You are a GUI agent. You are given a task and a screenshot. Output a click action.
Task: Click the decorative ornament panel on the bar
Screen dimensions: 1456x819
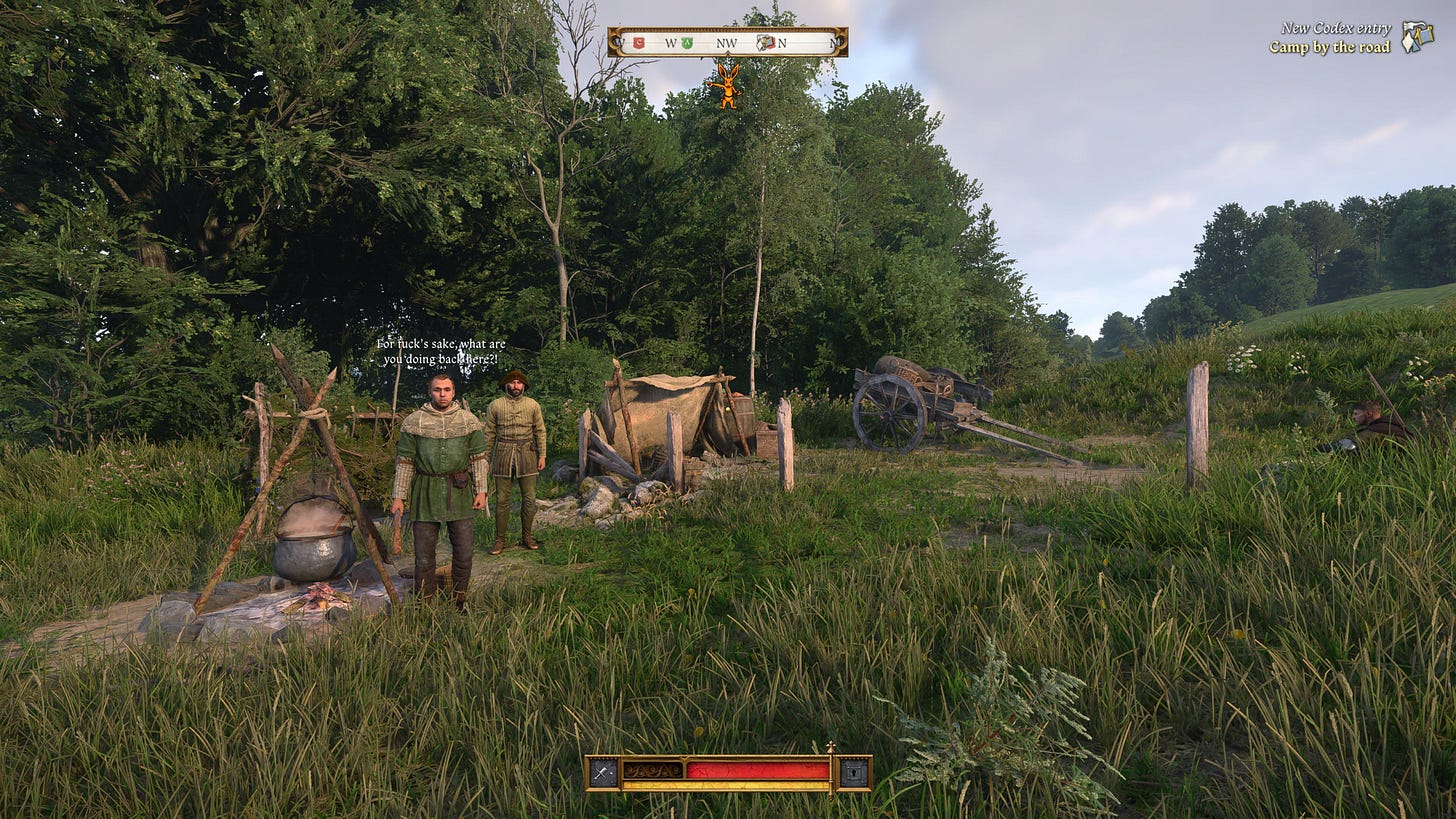pos(652,770)
